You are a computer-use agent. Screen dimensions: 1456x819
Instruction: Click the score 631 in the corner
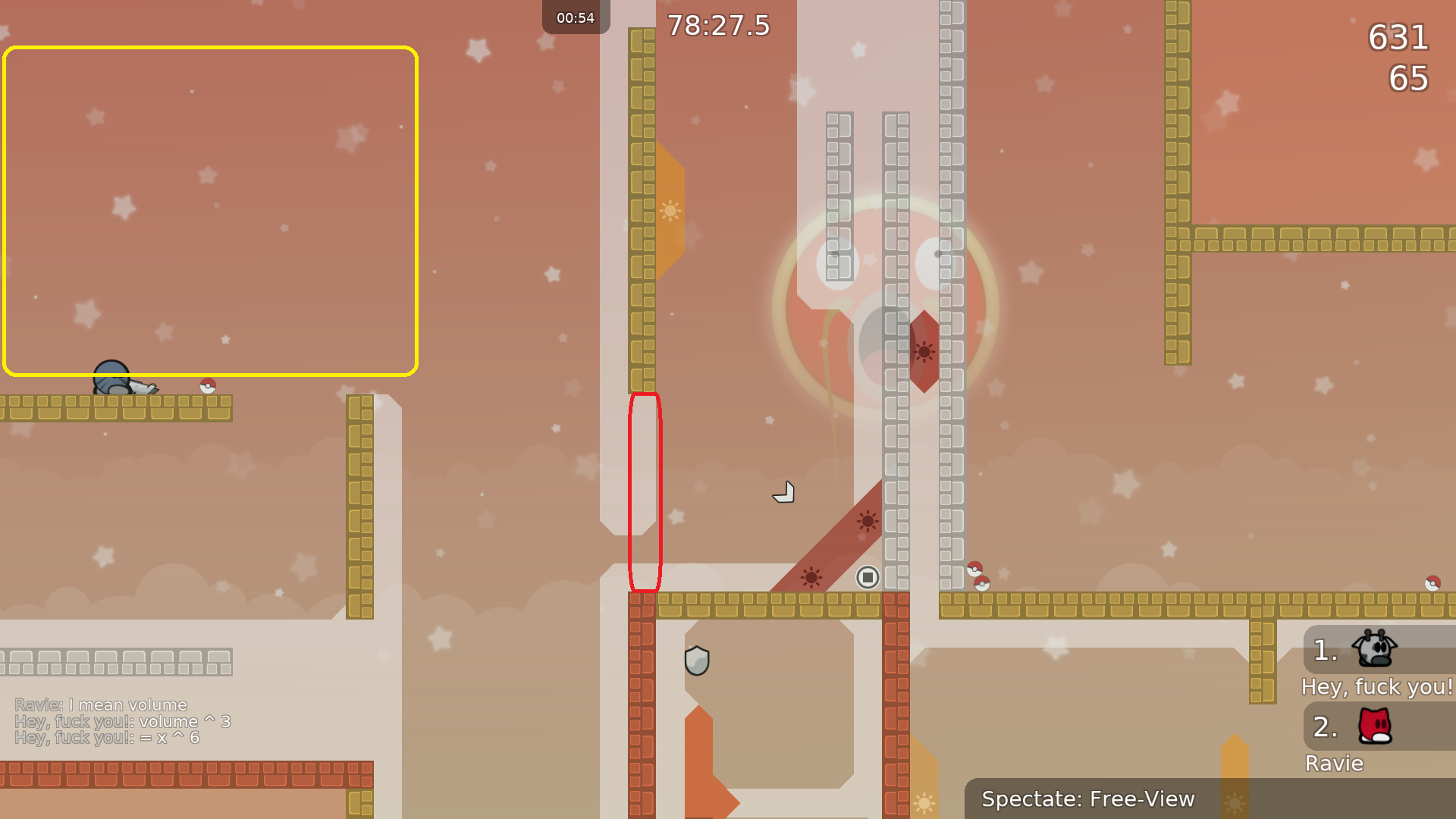[x=1398, y=39]
